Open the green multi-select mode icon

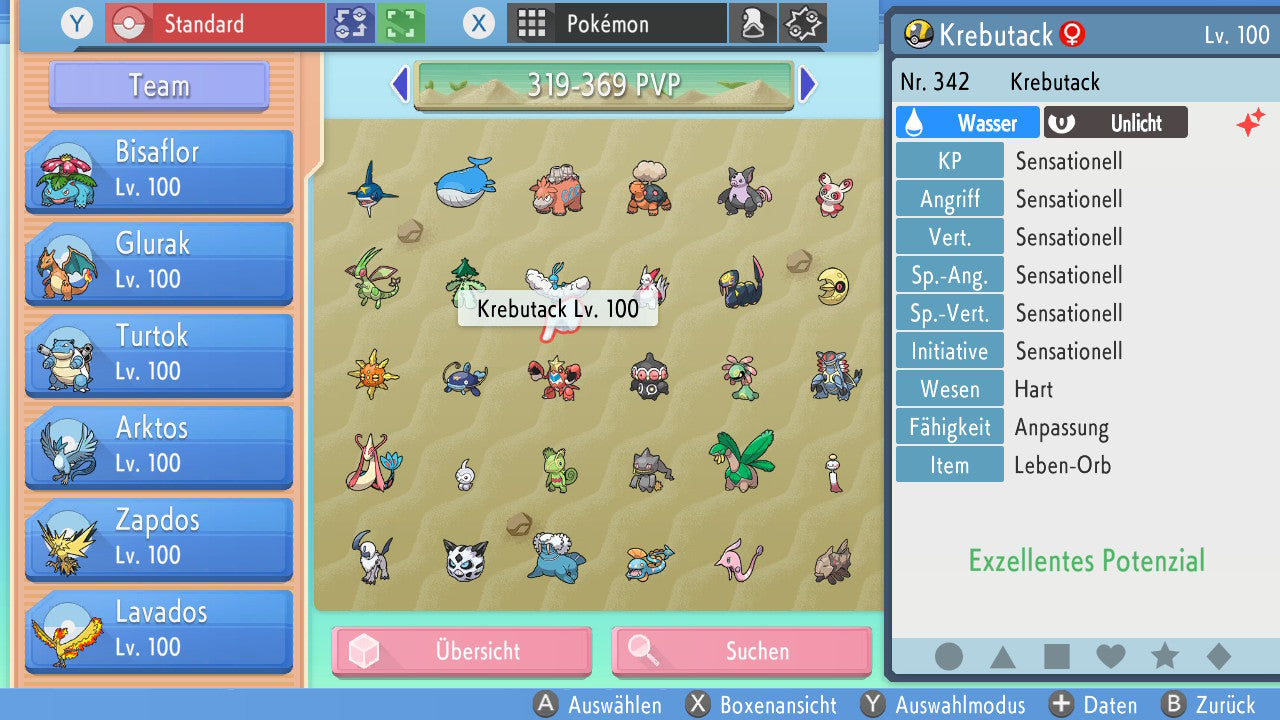(399, 23)
